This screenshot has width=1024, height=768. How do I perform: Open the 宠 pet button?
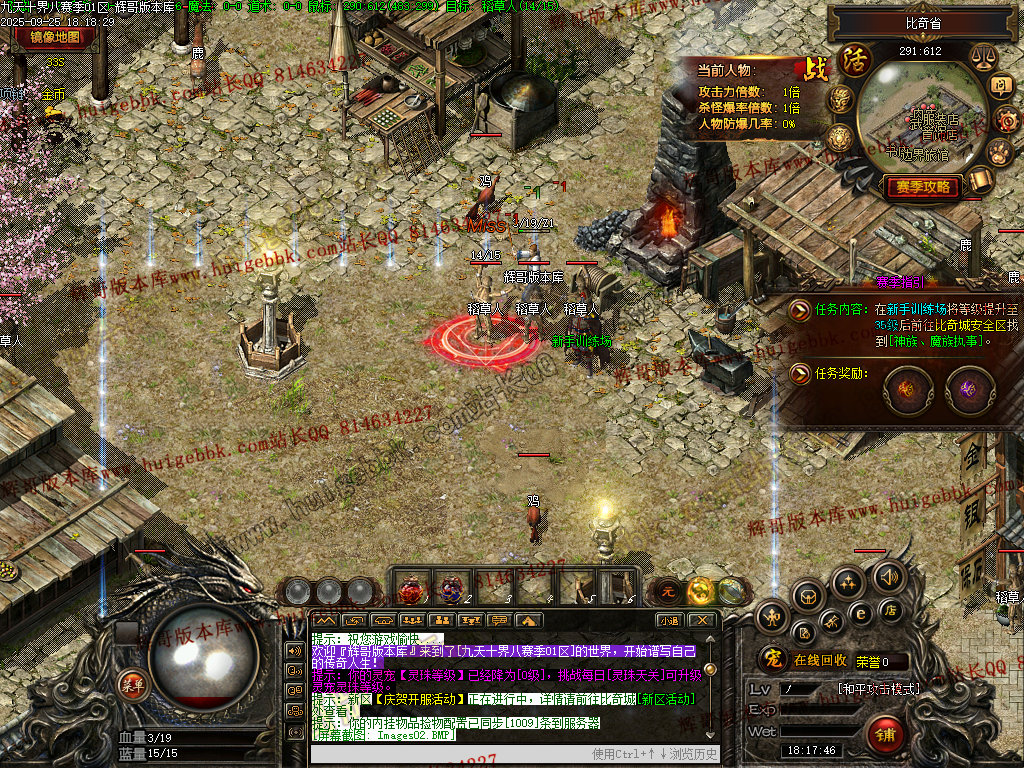point(771,660)
